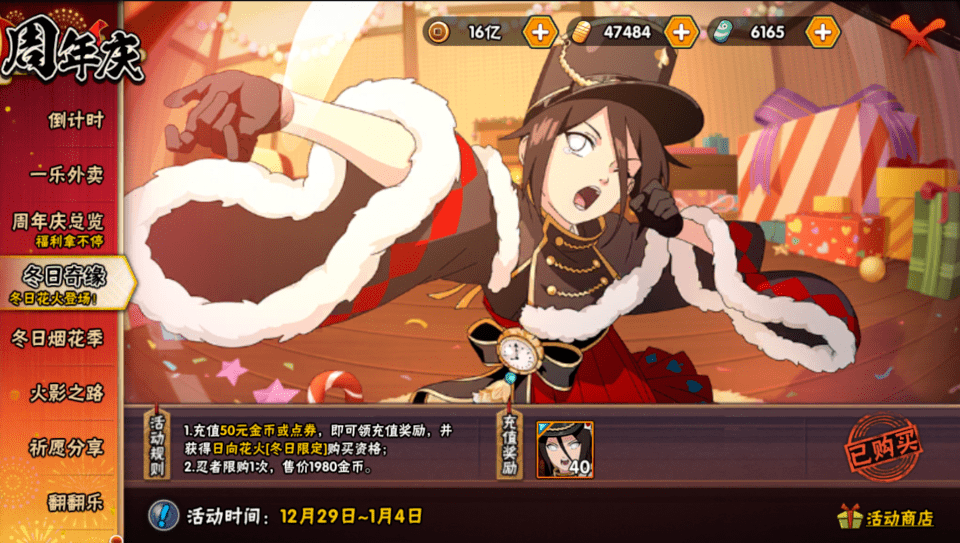Switch to the 火影之路 tab

pyautogui.click(x=66, y=392)
